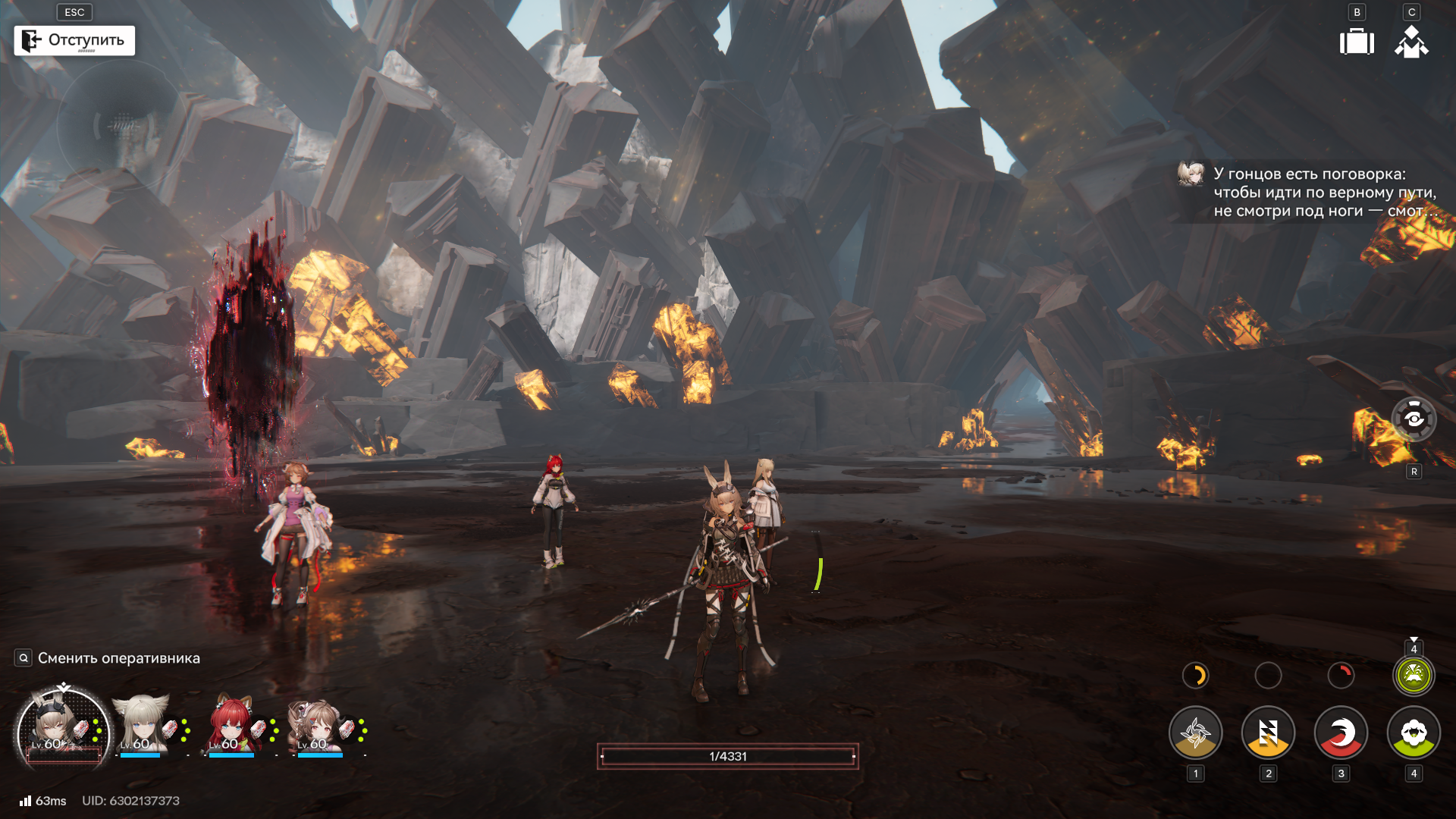Click the yellow partially charged ultimate ring

(x=1195, y=675)
